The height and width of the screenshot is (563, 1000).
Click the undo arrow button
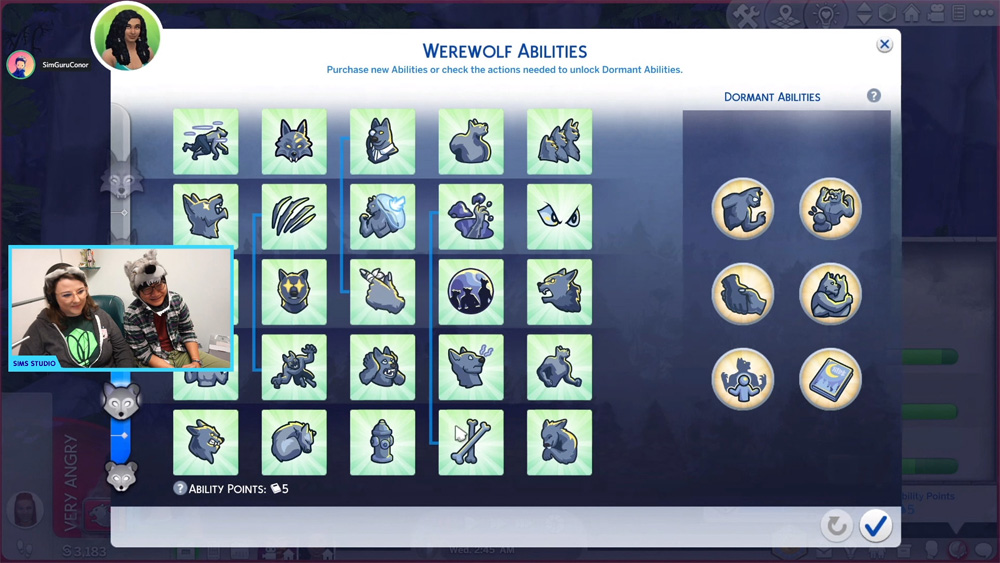[836, 525]
